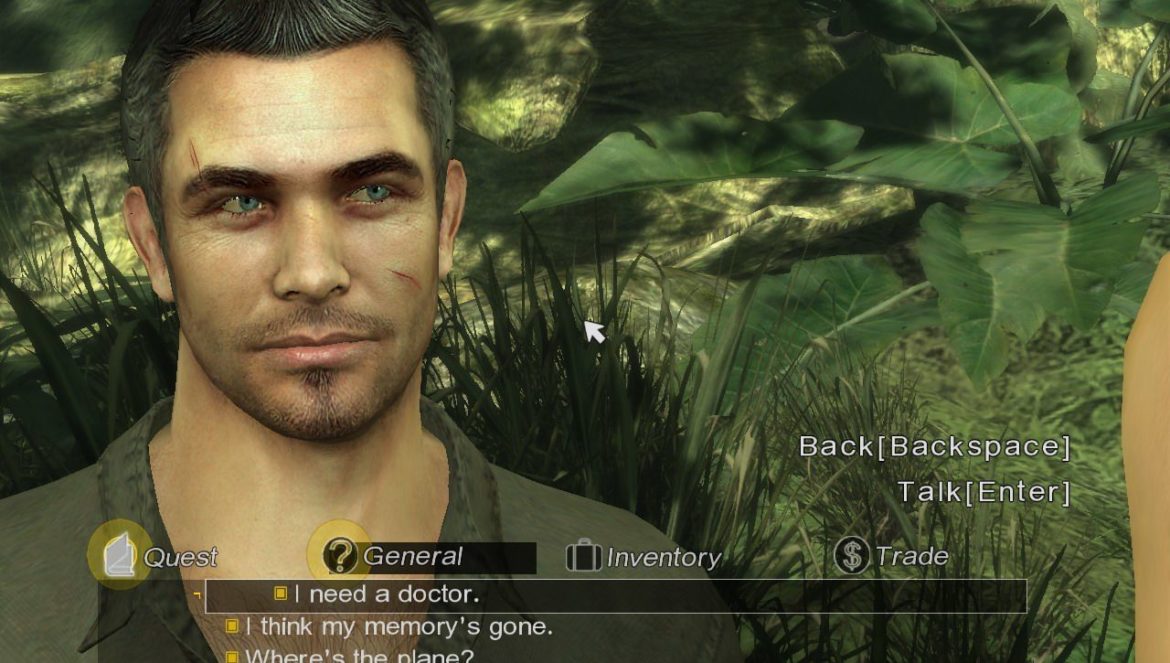Click the Talk option

tap(983, 492)
